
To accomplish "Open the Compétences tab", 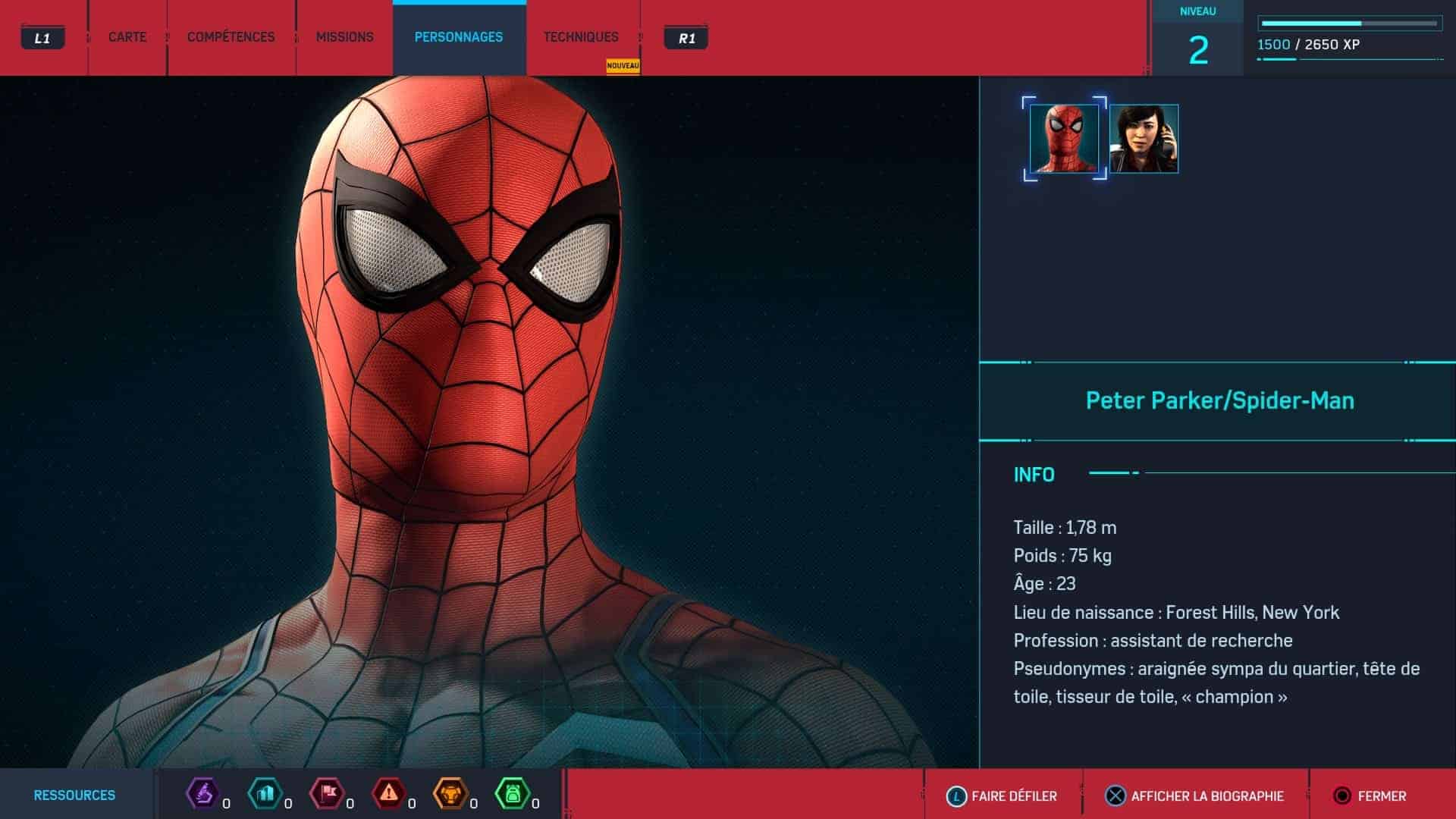I will coord(231,37).
